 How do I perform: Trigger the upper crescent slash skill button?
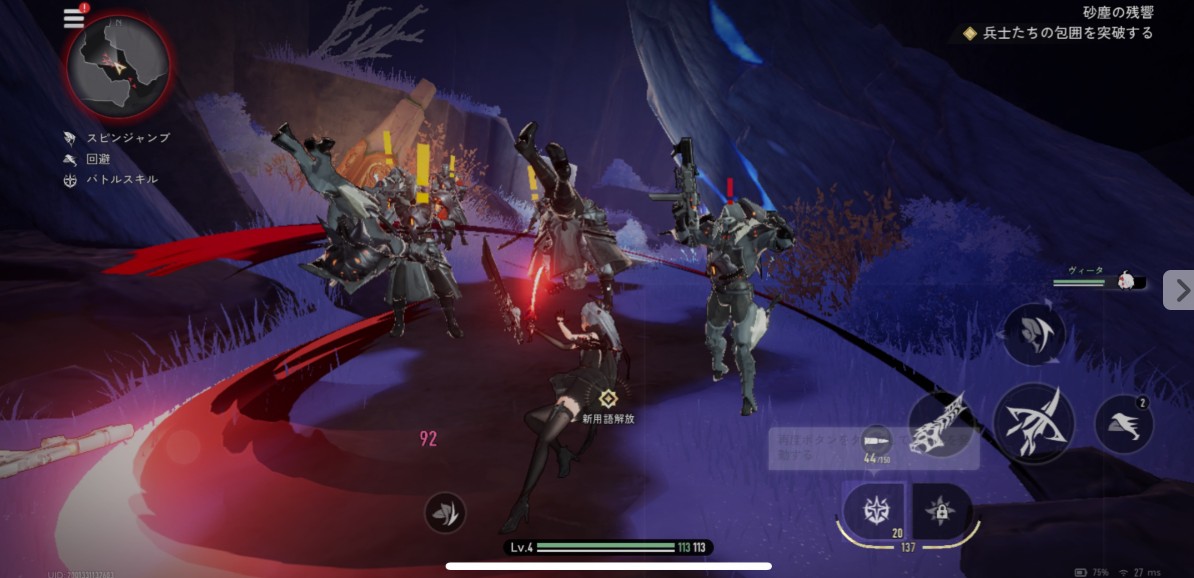[x=1034, y=334]
